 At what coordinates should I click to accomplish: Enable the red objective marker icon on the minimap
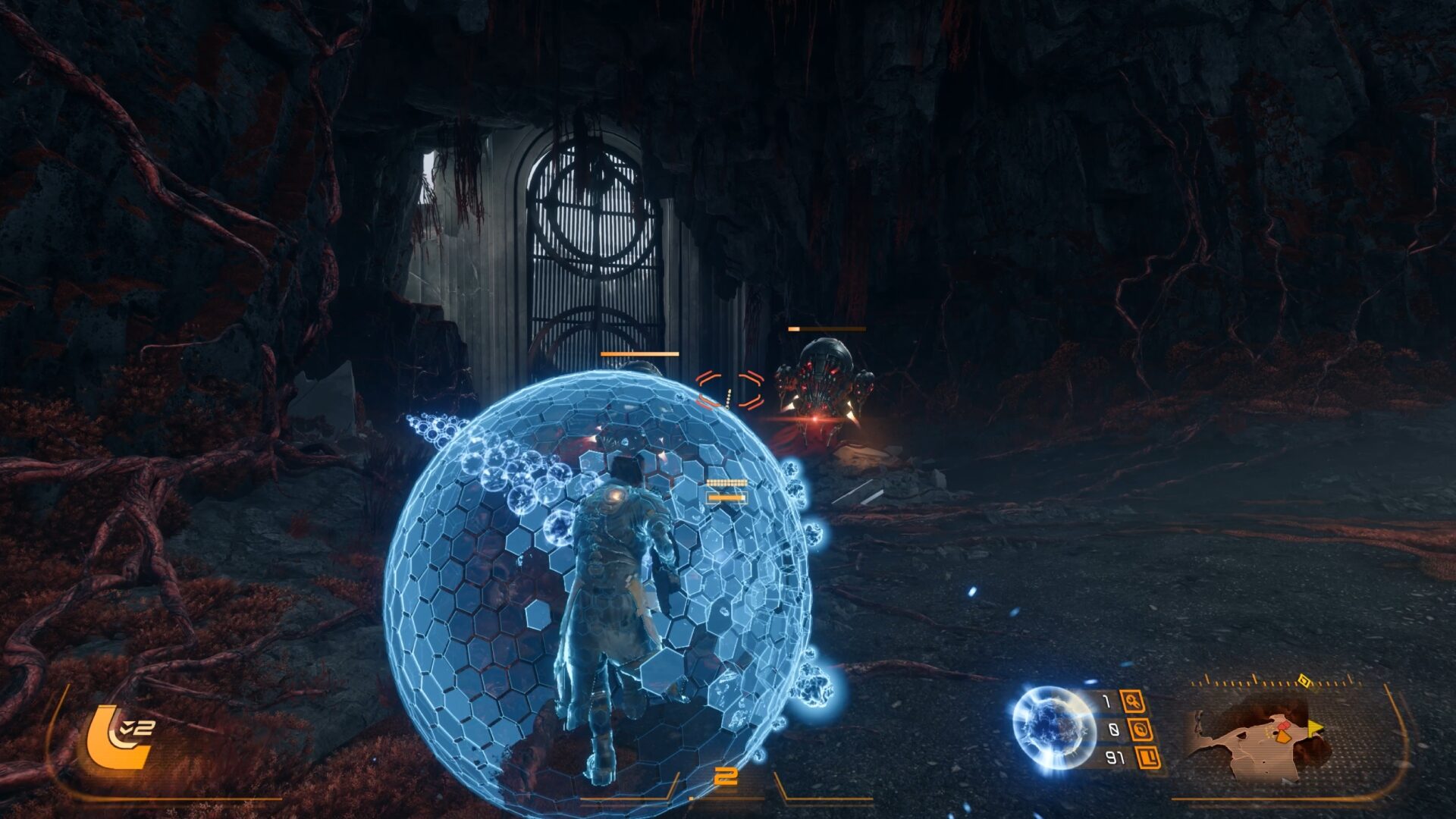coord(1284,726)
